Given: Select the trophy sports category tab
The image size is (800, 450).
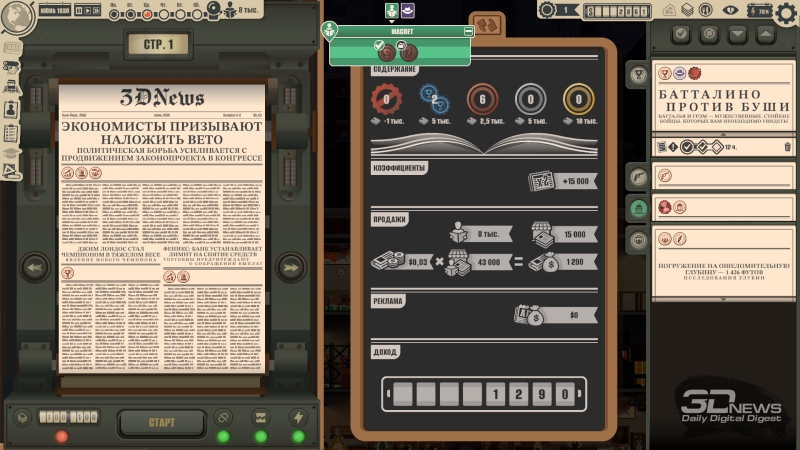Looking at the screenshot, I should tap(635, 73).
